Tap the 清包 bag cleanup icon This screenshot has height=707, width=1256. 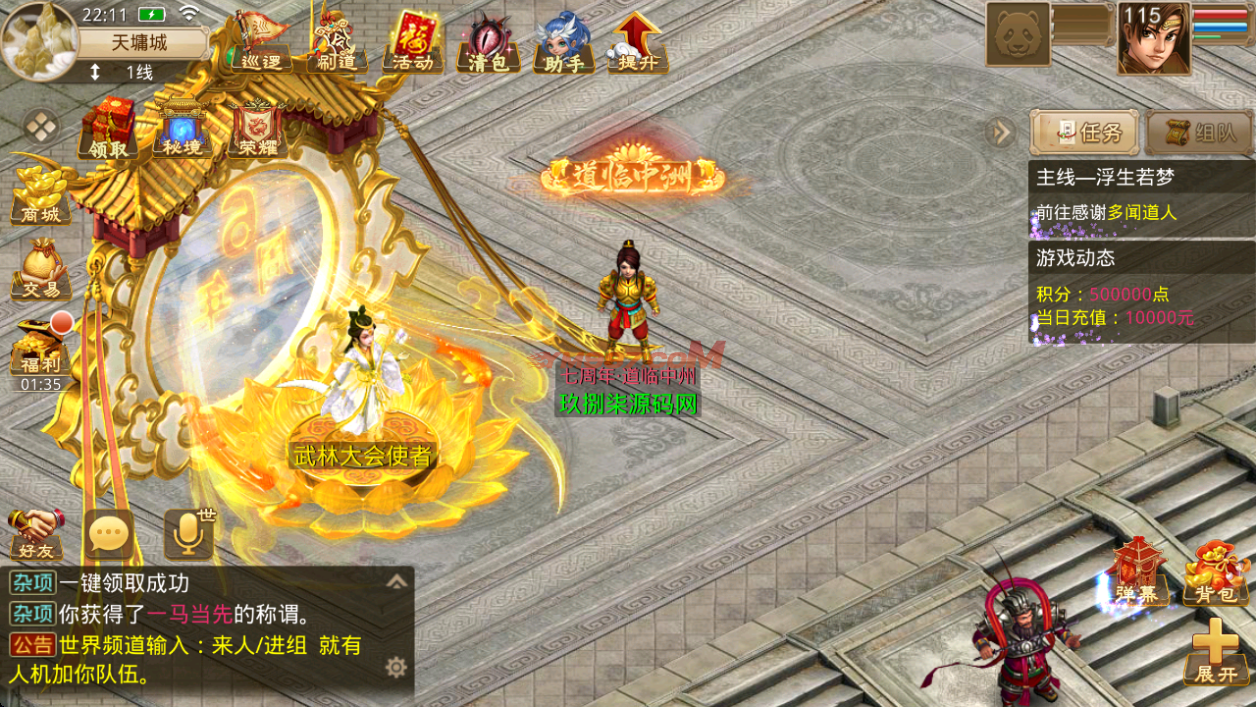click(x=488, y=42)
